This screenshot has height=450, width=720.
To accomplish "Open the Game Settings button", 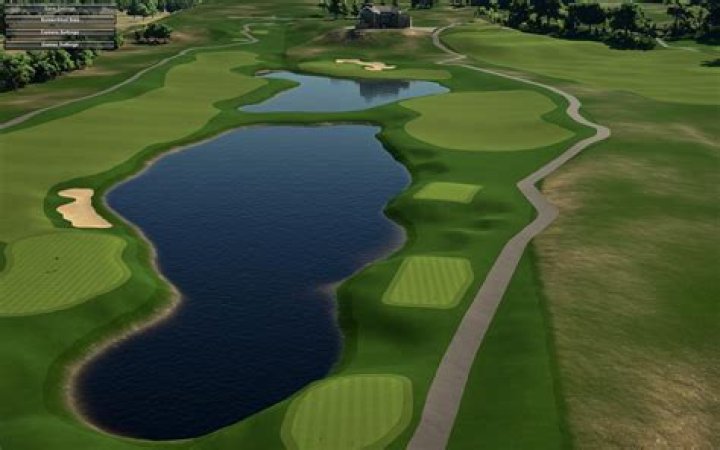I will (60, 9).
